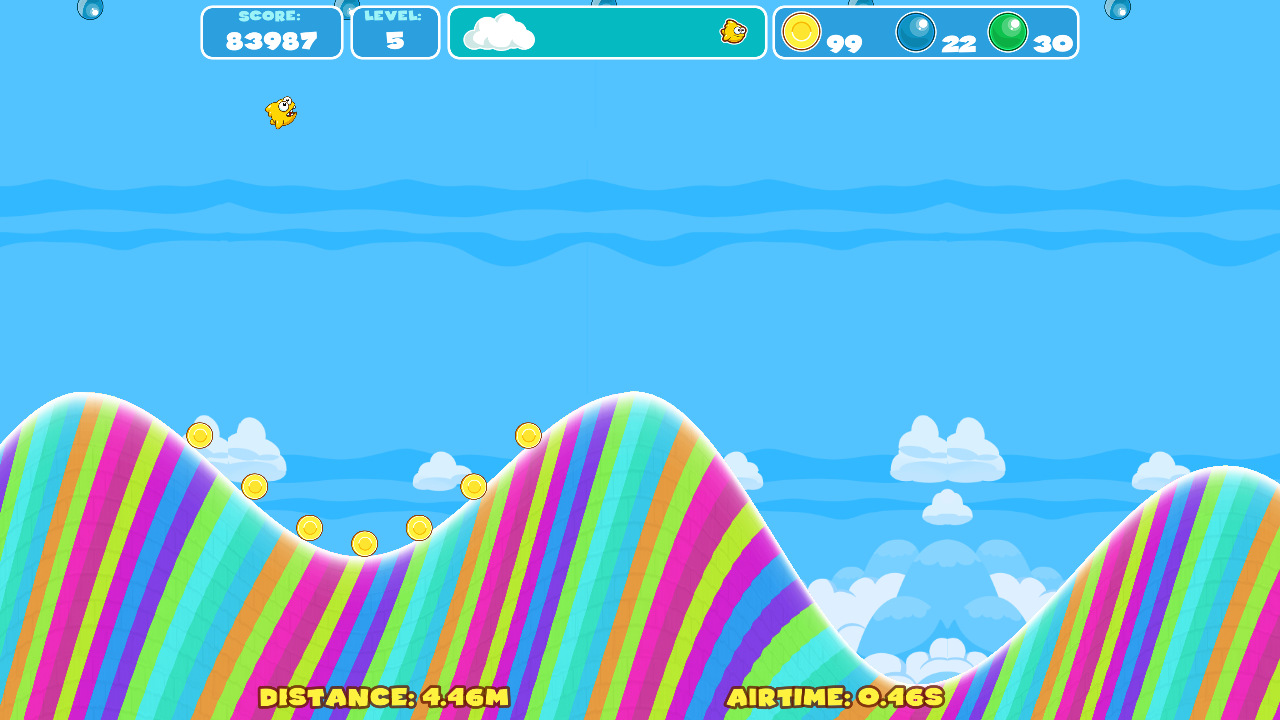Viewport: 1280px width, 720px height.
Task: Click the yellow coin icon in the HUD
Action: (803, 32)
